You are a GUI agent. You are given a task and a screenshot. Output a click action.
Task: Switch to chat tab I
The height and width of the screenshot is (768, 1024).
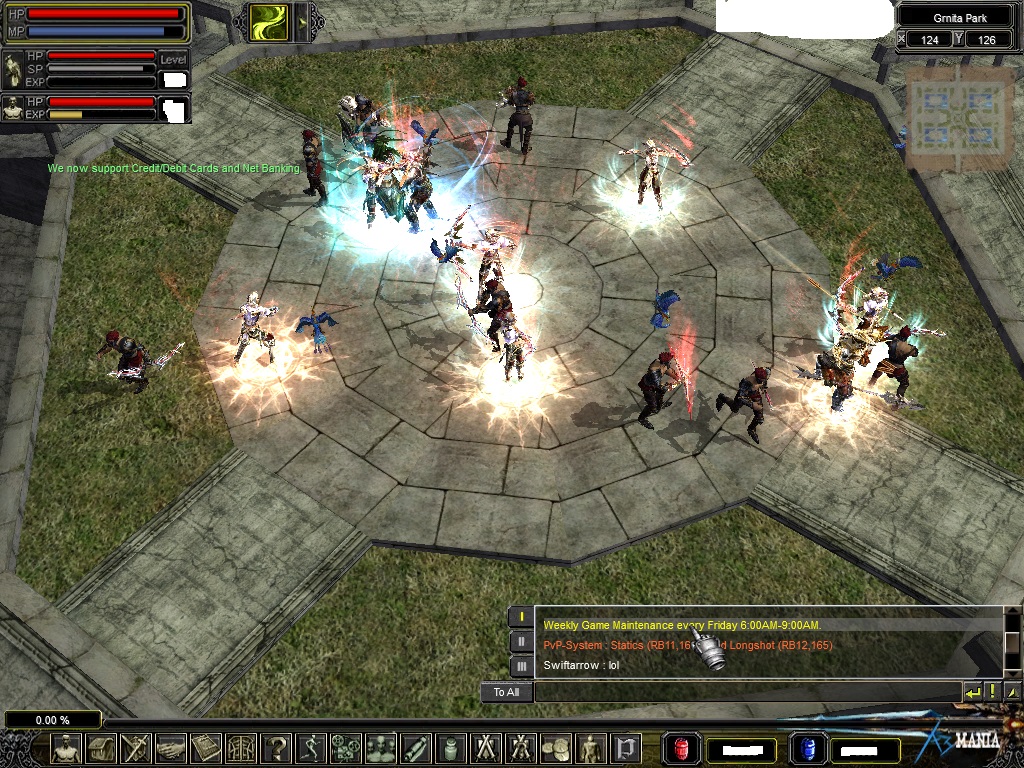pyautogui.click(x=521, y=617)
